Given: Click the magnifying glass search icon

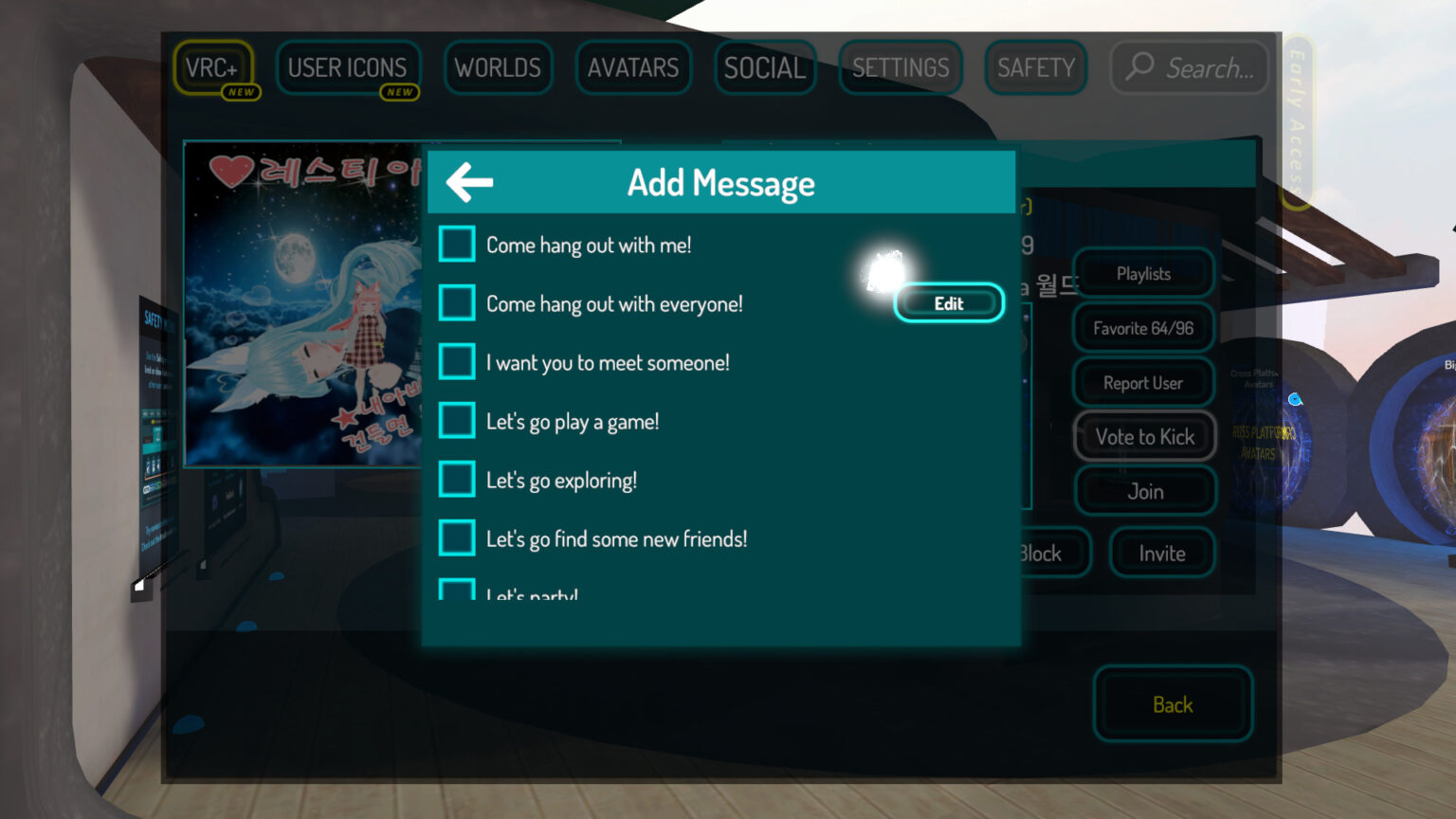Looking at the screenshot, I should point(1137,67).
